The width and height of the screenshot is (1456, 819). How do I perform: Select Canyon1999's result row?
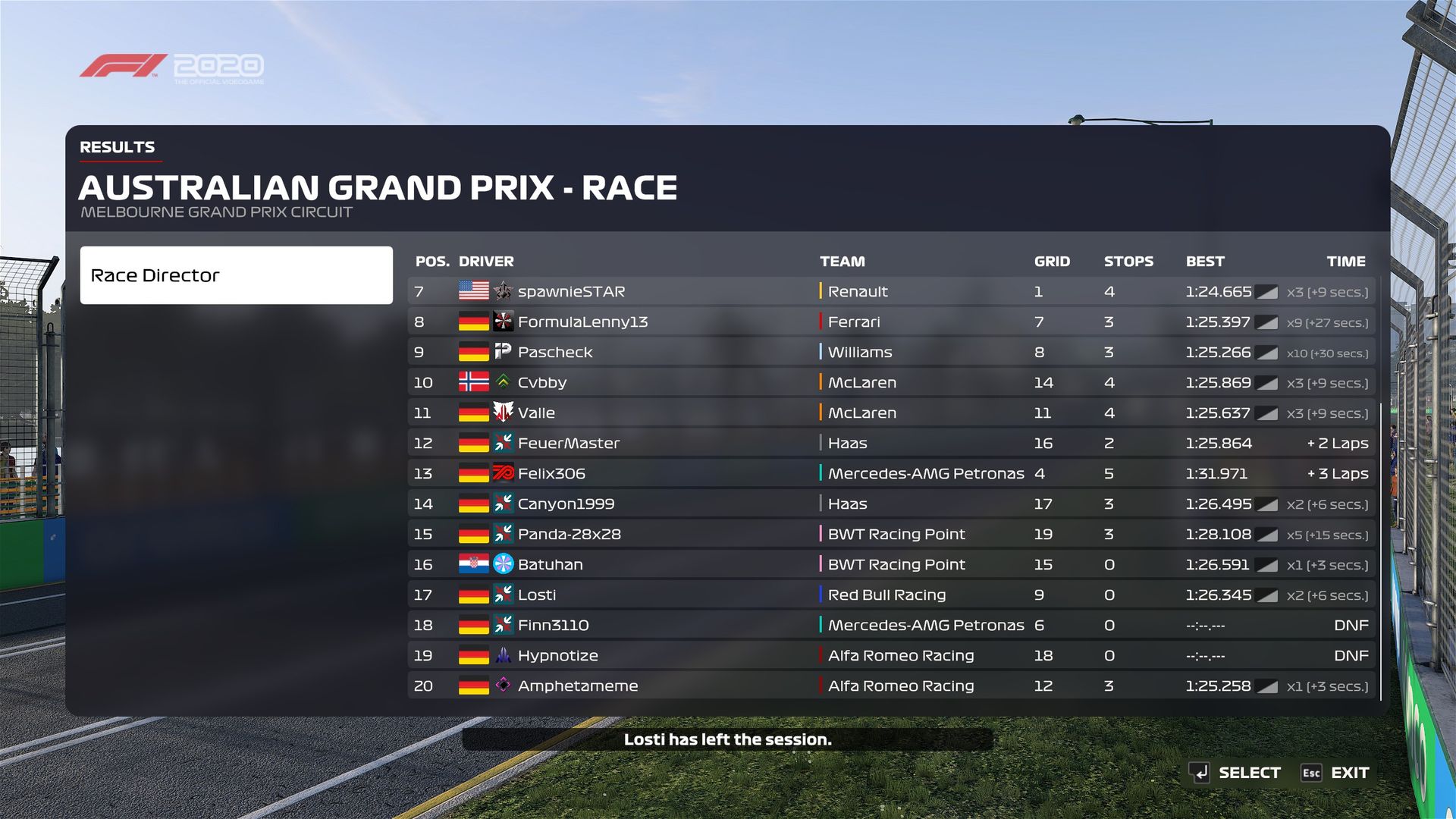tap(890, 504)
